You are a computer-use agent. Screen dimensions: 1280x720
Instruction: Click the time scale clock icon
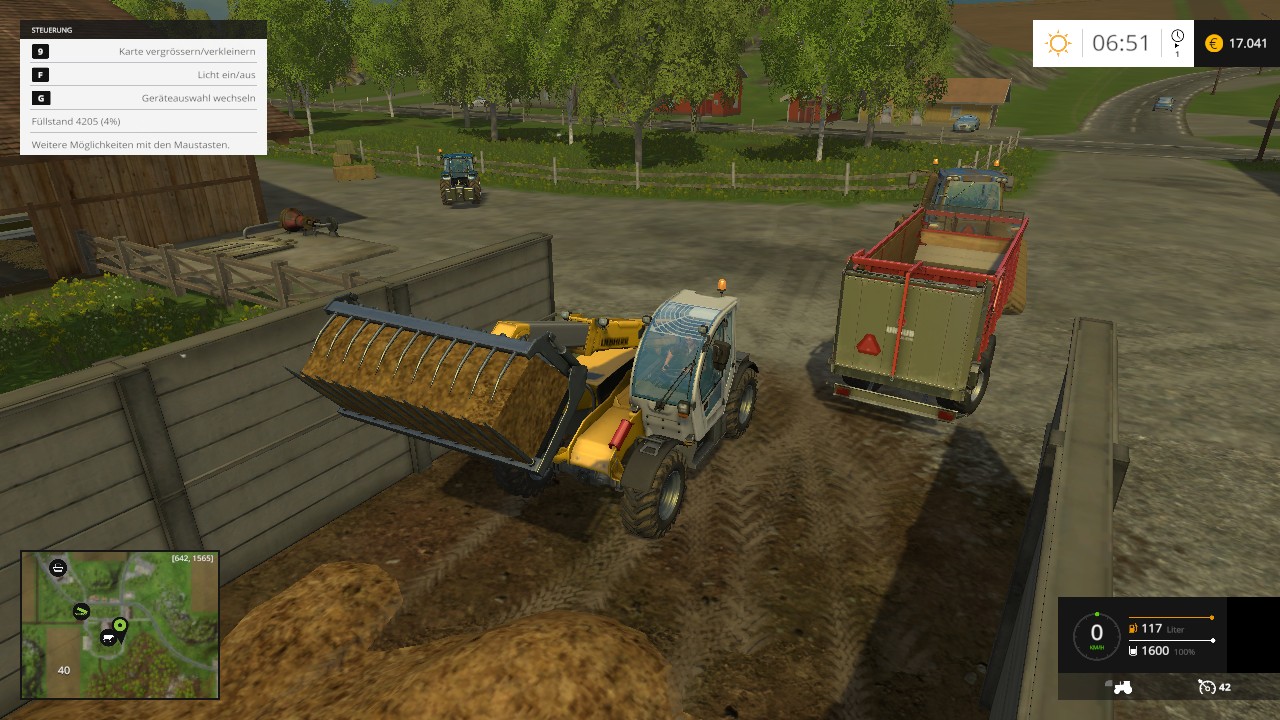tap(1177, 38)
